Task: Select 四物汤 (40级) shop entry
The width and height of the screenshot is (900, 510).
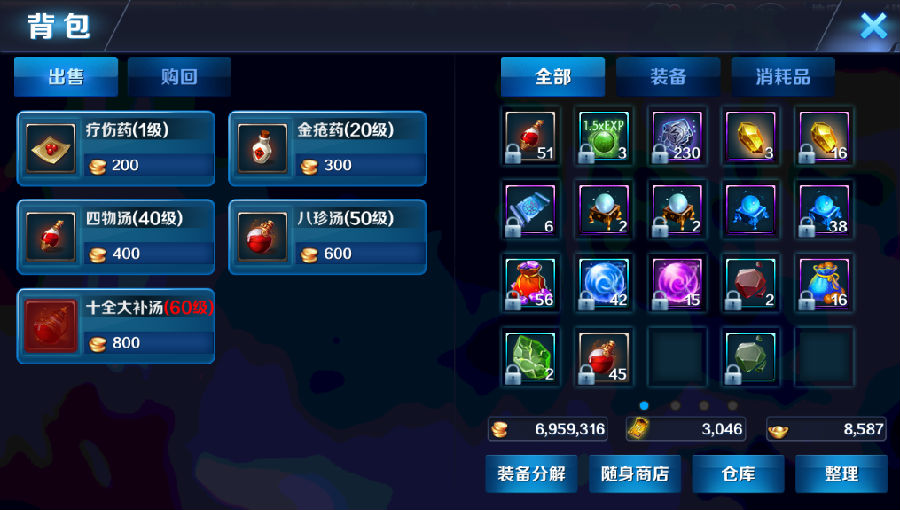Action: (116, 237)
